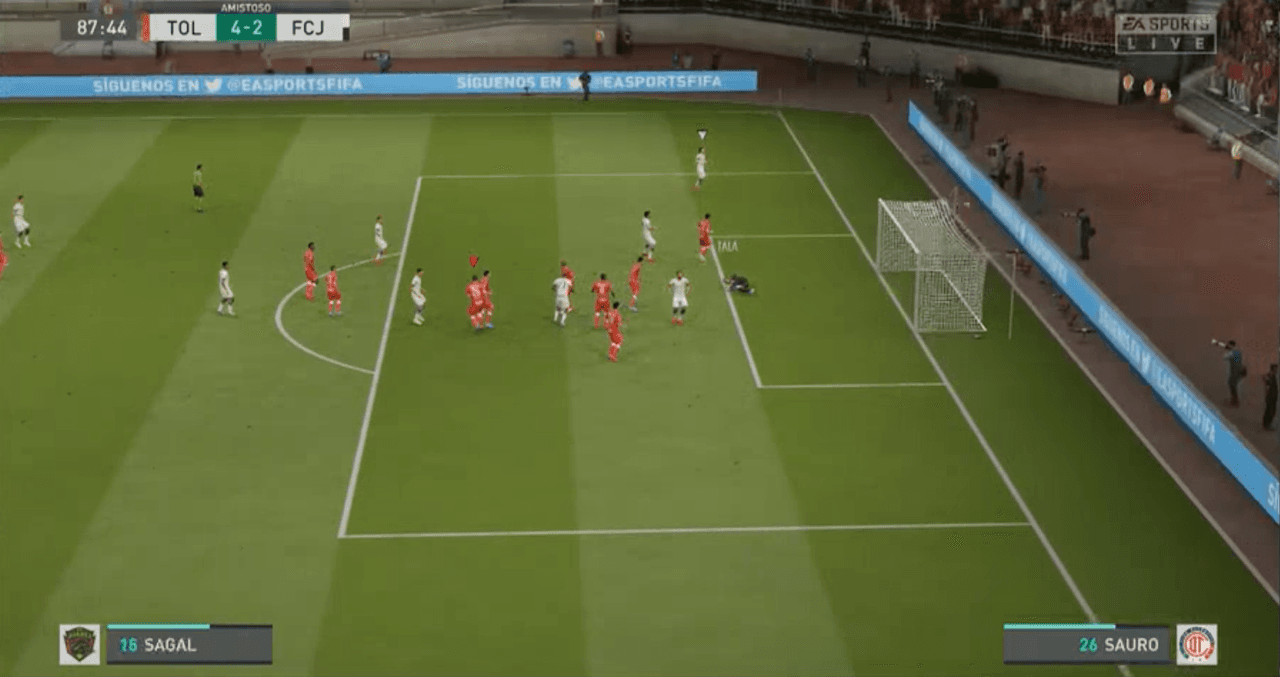Select the SAURO player name panel
1280x677 pixels.
coord(1086,645)
